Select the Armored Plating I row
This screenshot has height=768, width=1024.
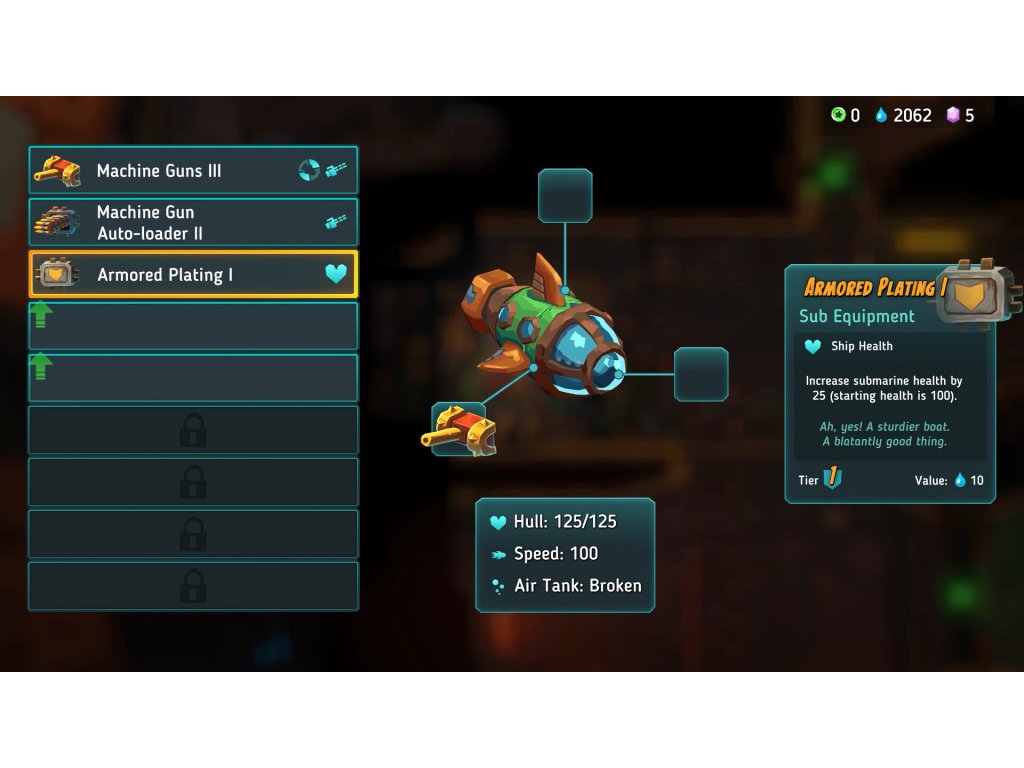point(193,274)
